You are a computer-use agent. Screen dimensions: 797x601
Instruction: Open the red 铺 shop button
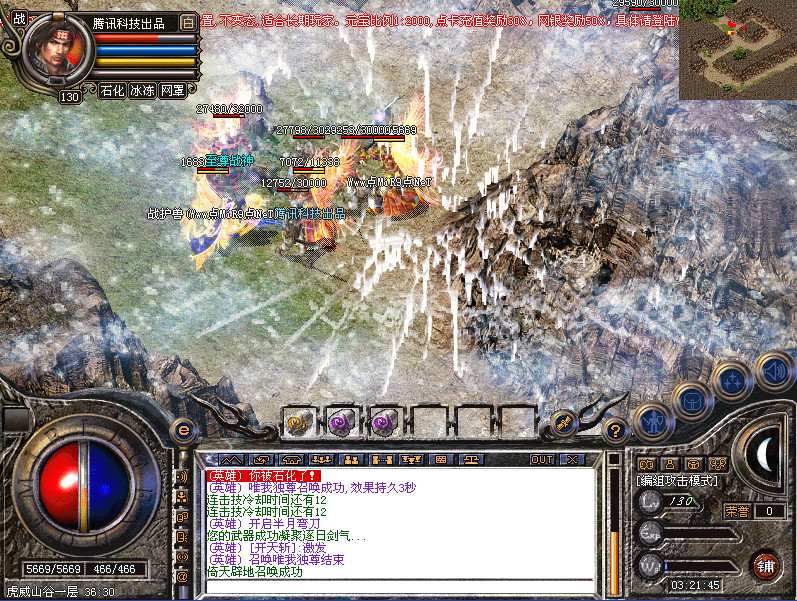point(766,564)
